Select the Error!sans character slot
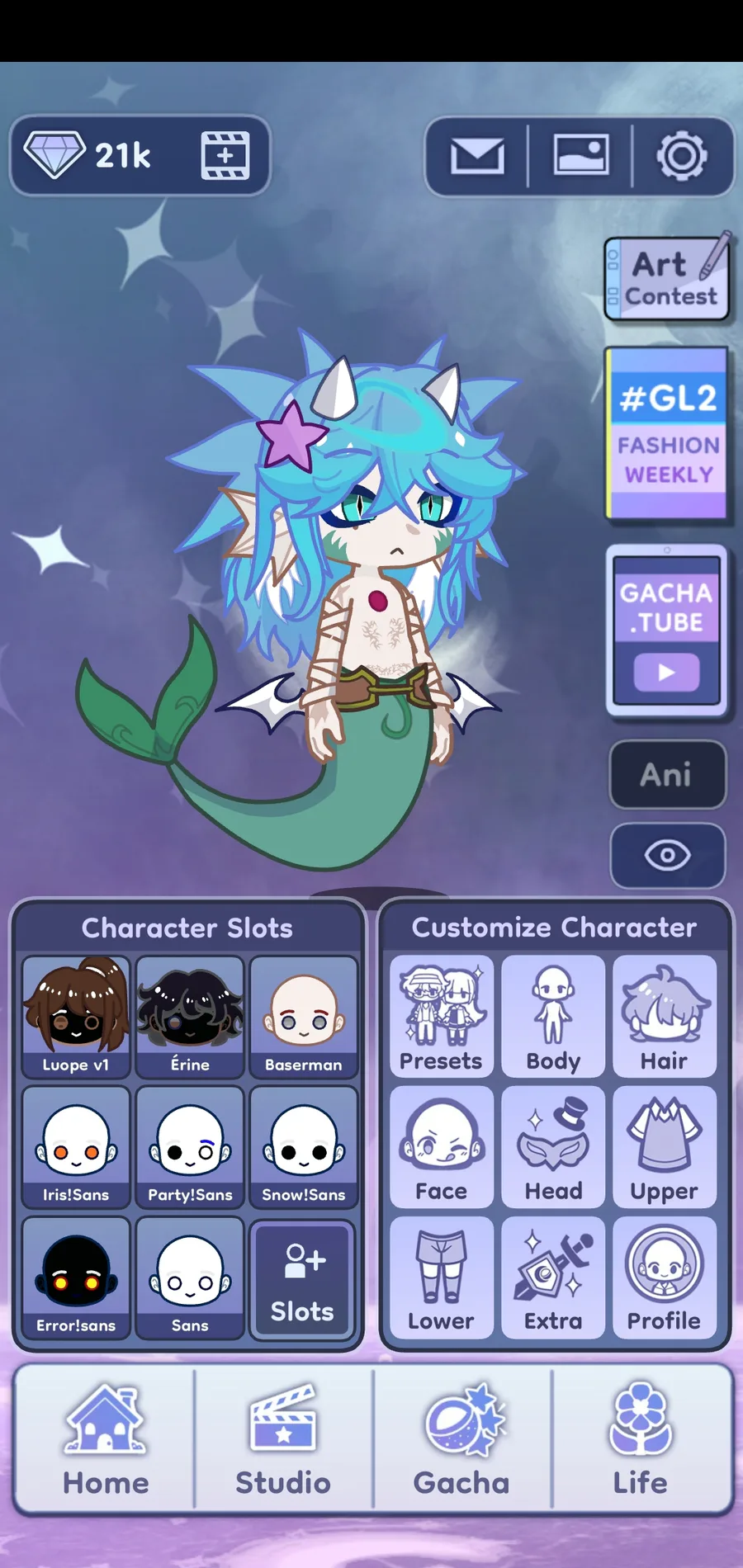 click(76, 1278)
